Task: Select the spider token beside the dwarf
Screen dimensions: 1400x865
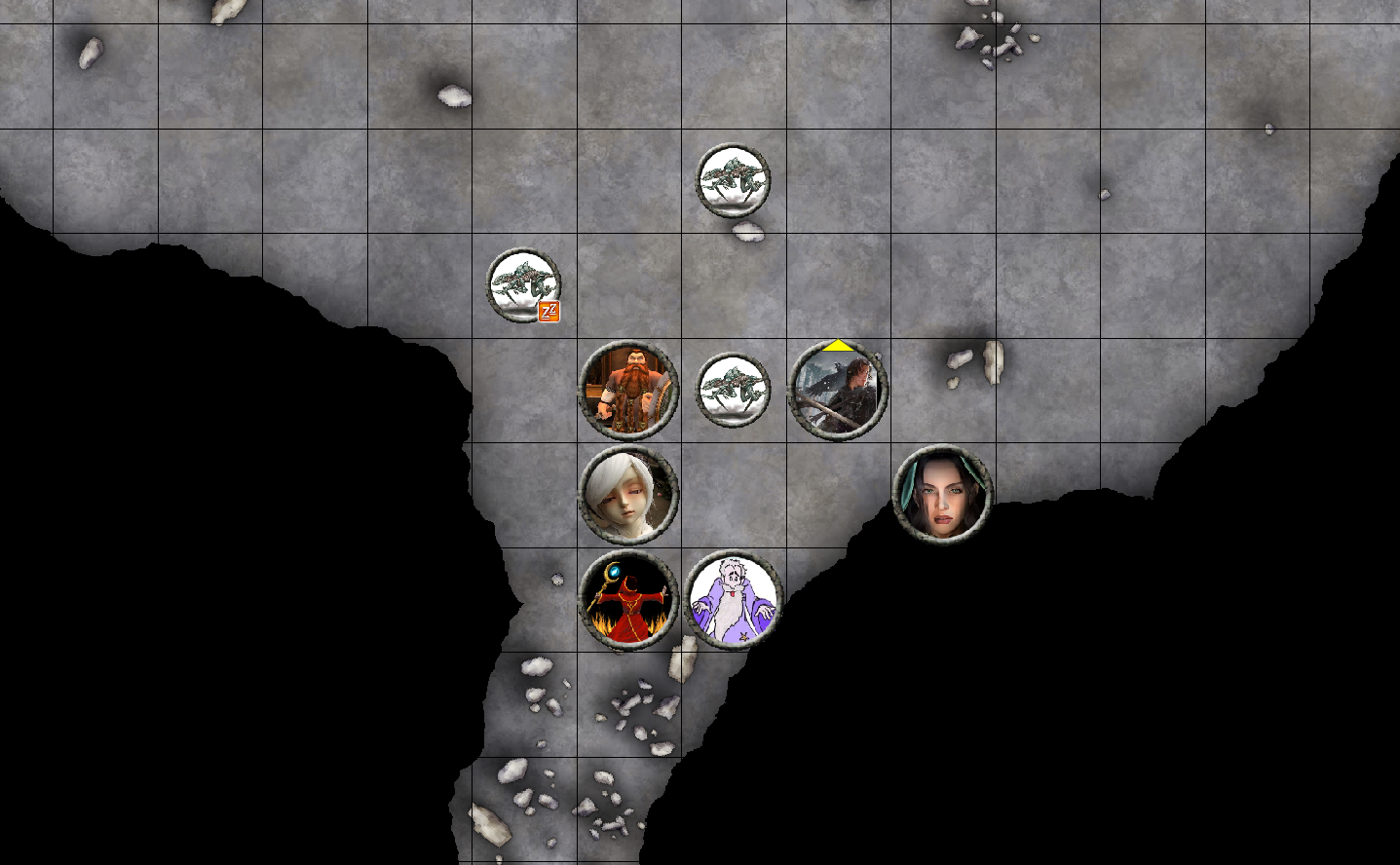Action: (734, 391)
